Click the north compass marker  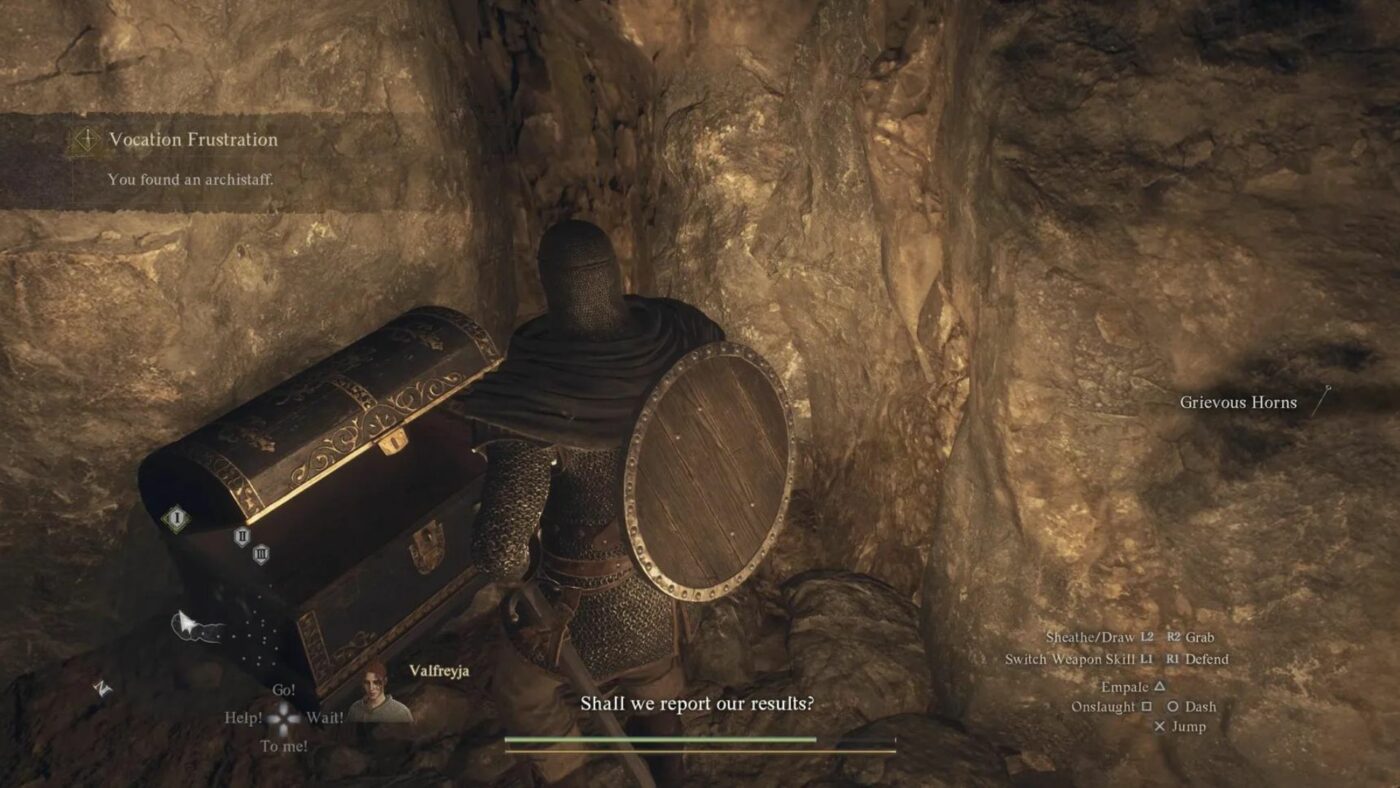(x=100, y=687)
